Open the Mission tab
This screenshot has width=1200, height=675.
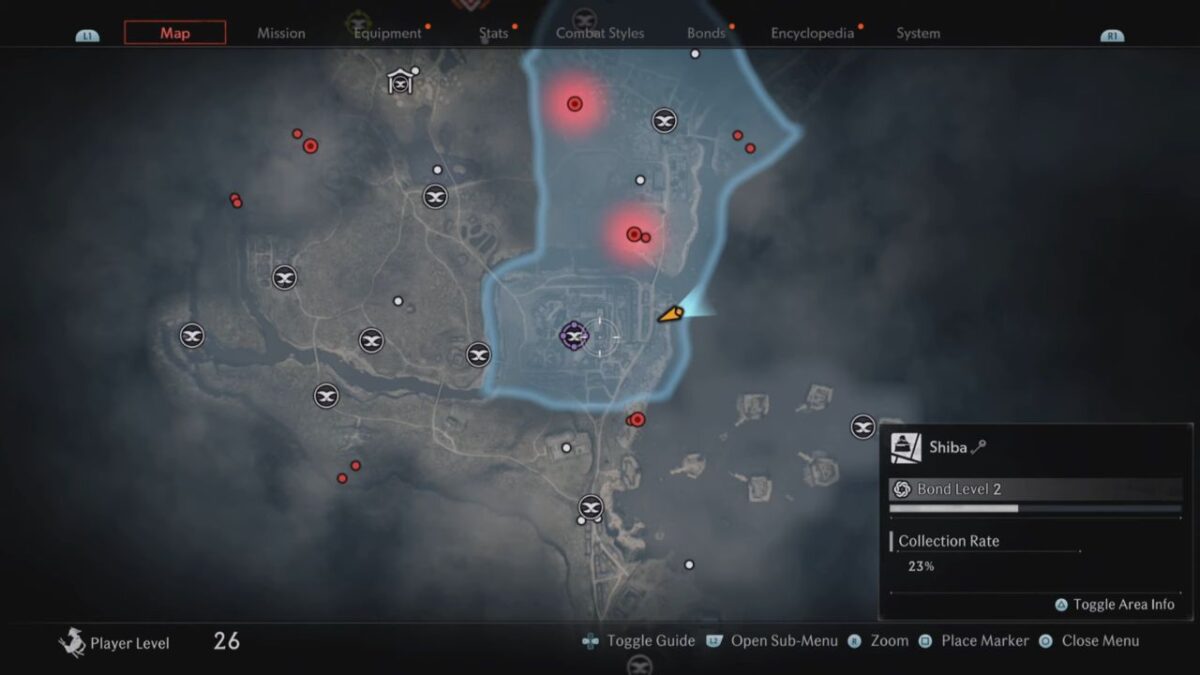pyautogui.click(x=281, y=33)
